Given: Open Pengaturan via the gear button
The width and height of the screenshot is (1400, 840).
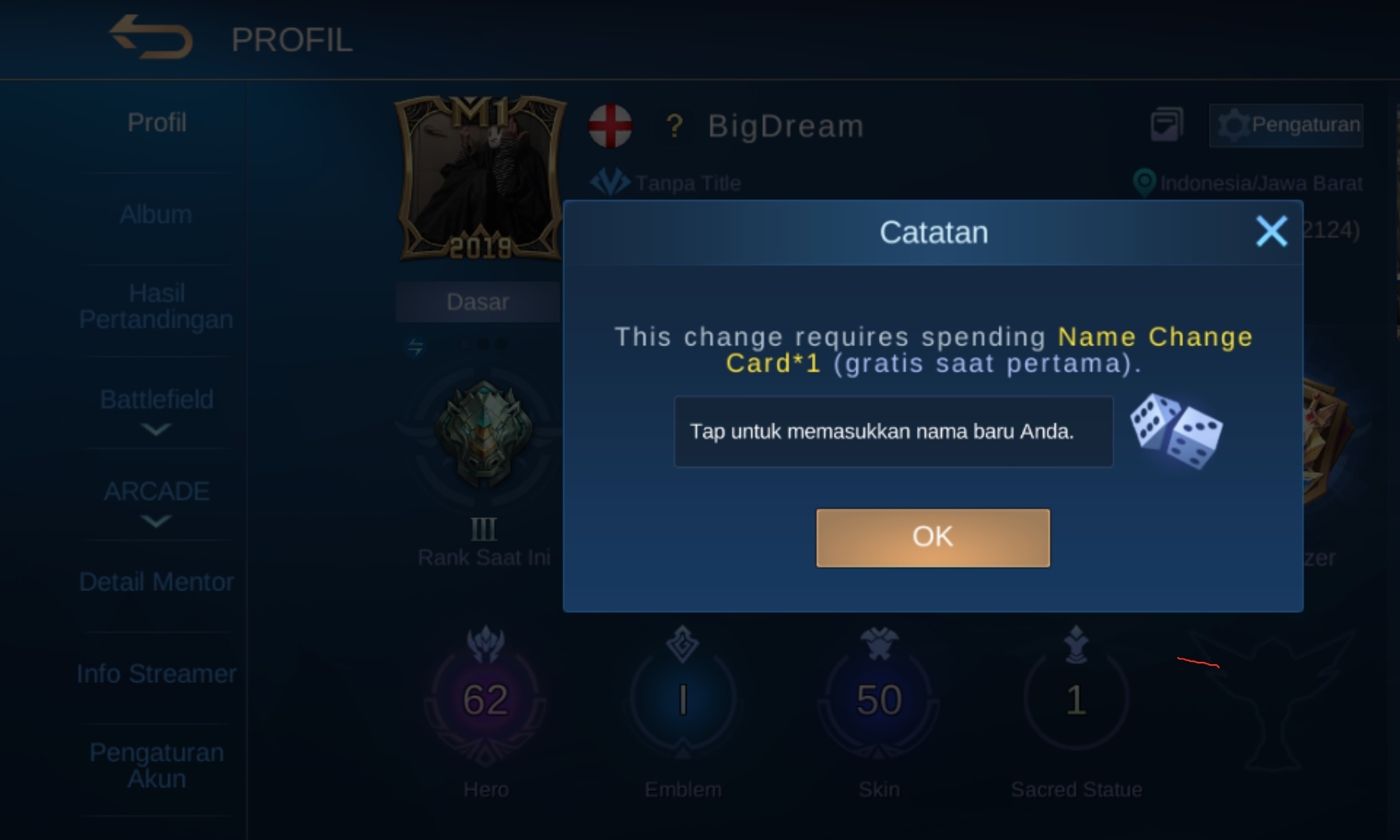Looking at the screenshot, I should click(x=1285, y=124).
